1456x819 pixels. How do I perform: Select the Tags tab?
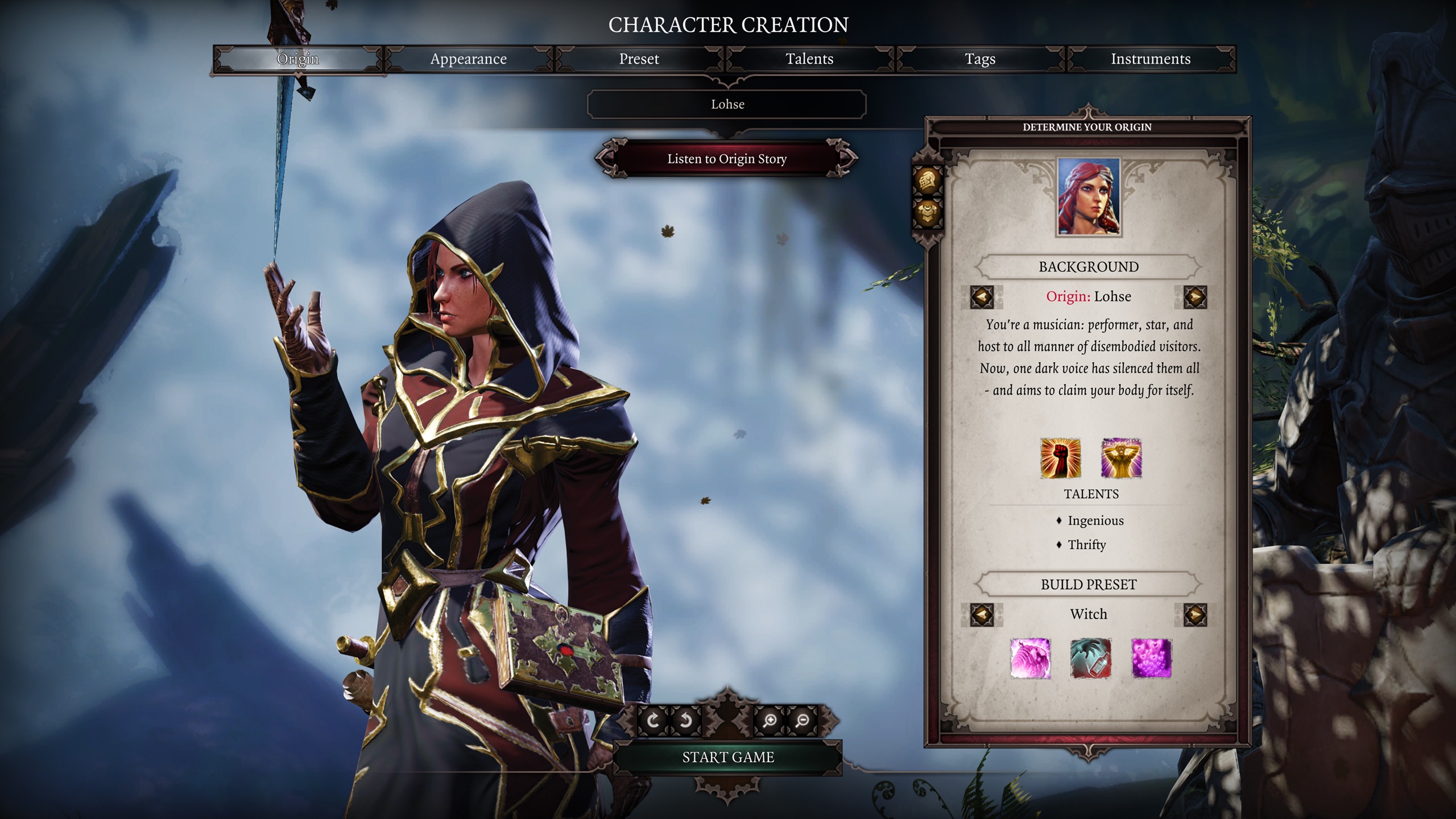[980, 59]
